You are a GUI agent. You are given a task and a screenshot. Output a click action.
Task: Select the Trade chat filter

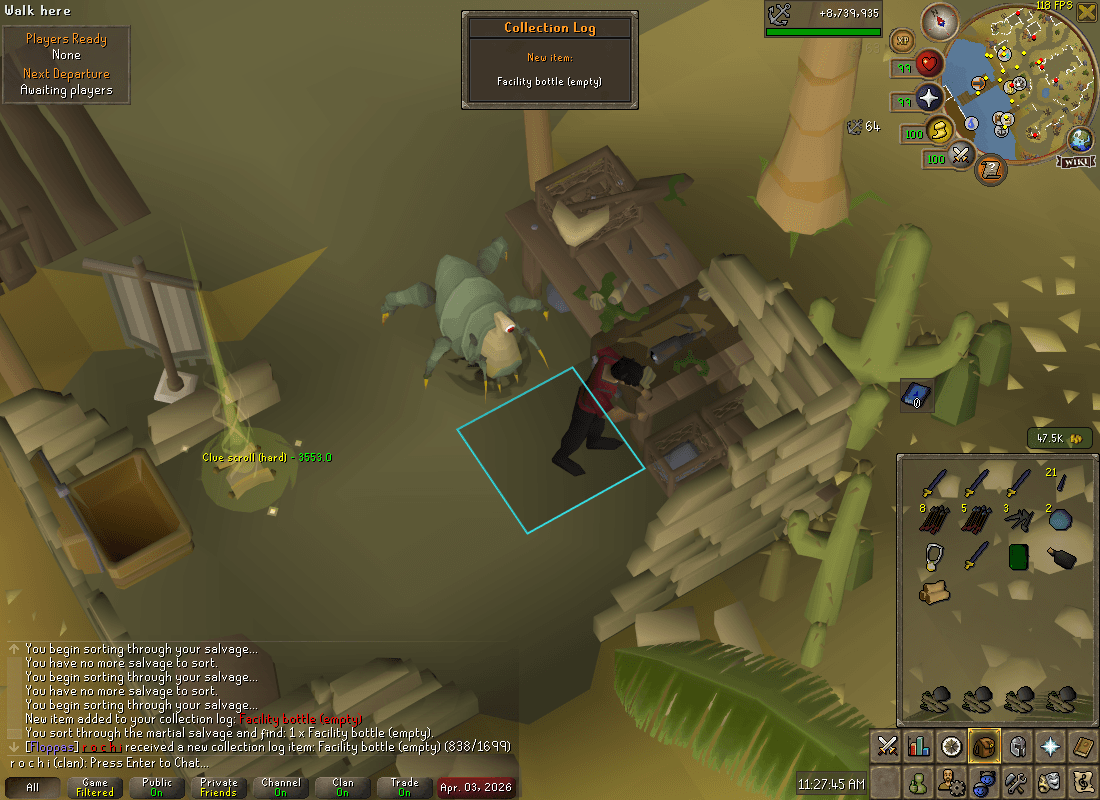tap(405, 787)
